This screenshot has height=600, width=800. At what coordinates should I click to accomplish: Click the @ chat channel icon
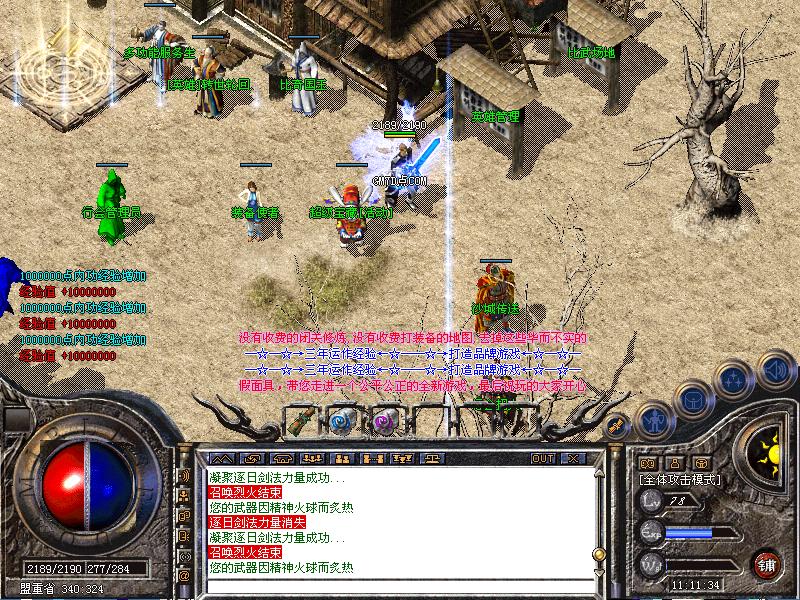point(184,576)
